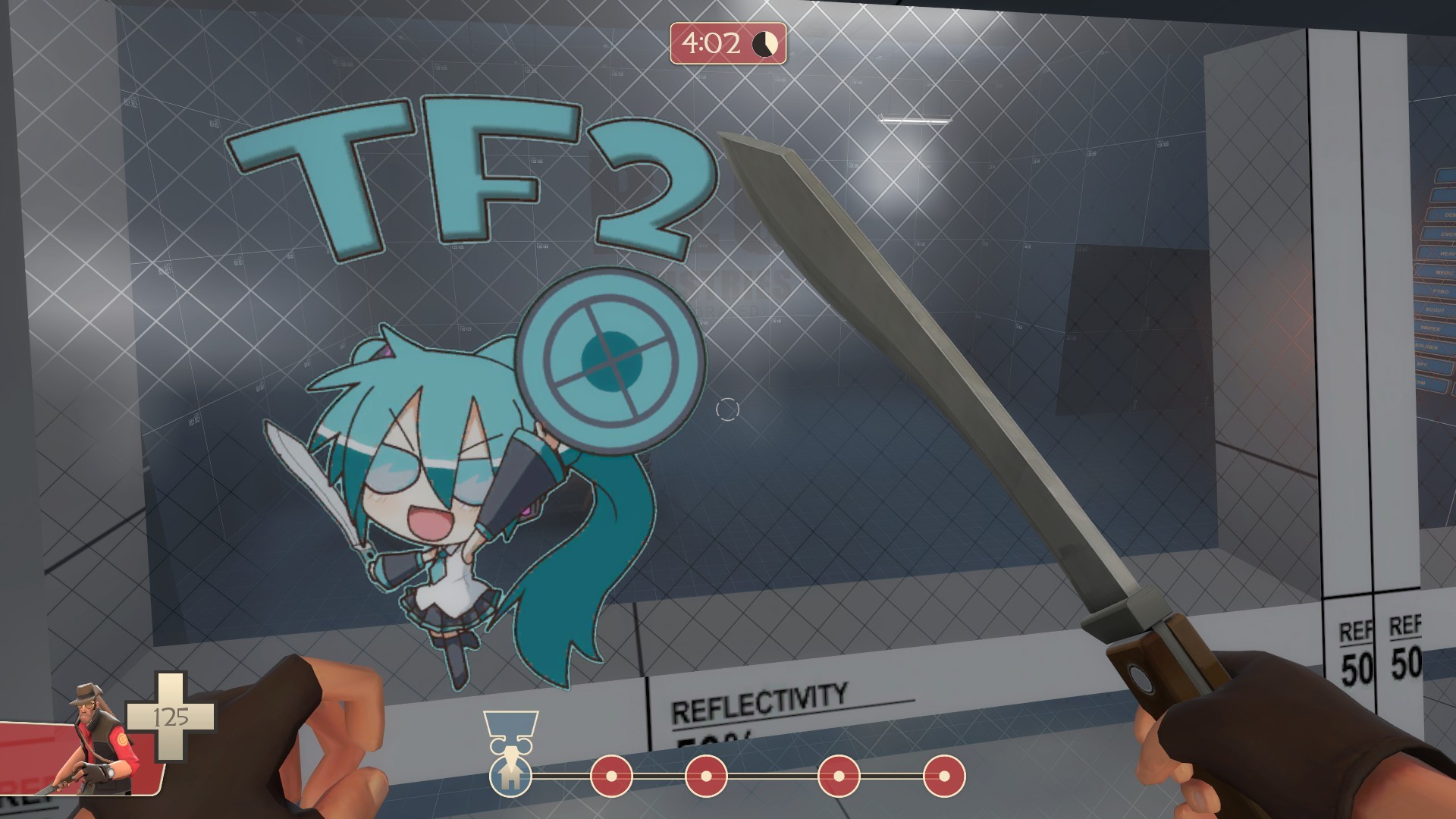Screen dimensions: 1456x819
Task: Toggle the first red checkpoint on the track
Action: [x=611, y=776]
